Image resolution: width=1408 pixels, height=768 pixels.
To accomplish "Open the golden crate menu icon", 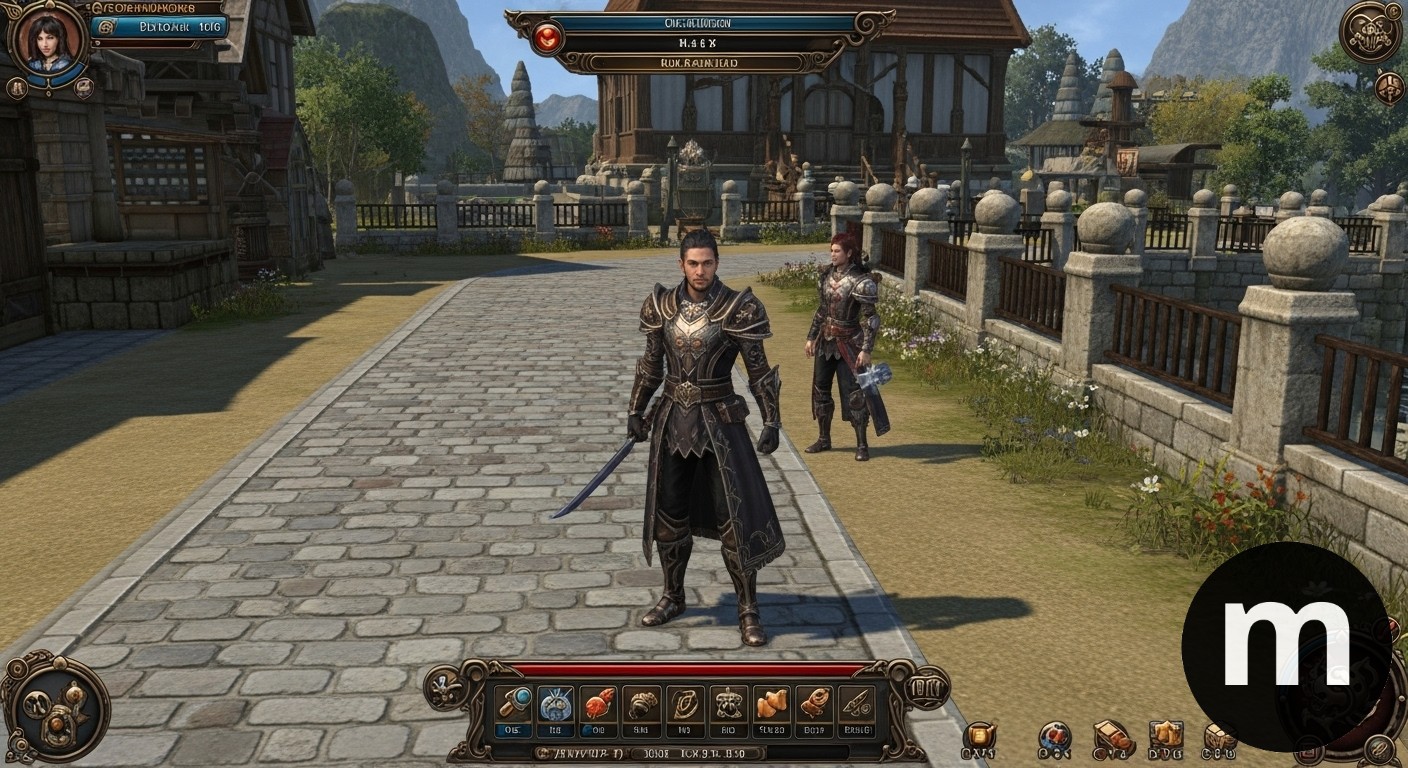I will coord(1165,738).
